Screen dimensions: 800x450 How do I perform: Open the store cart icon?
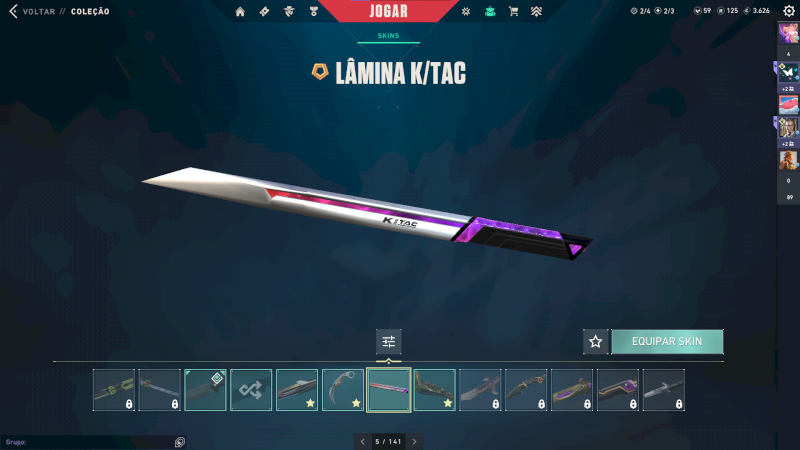(x=513, y=12)
